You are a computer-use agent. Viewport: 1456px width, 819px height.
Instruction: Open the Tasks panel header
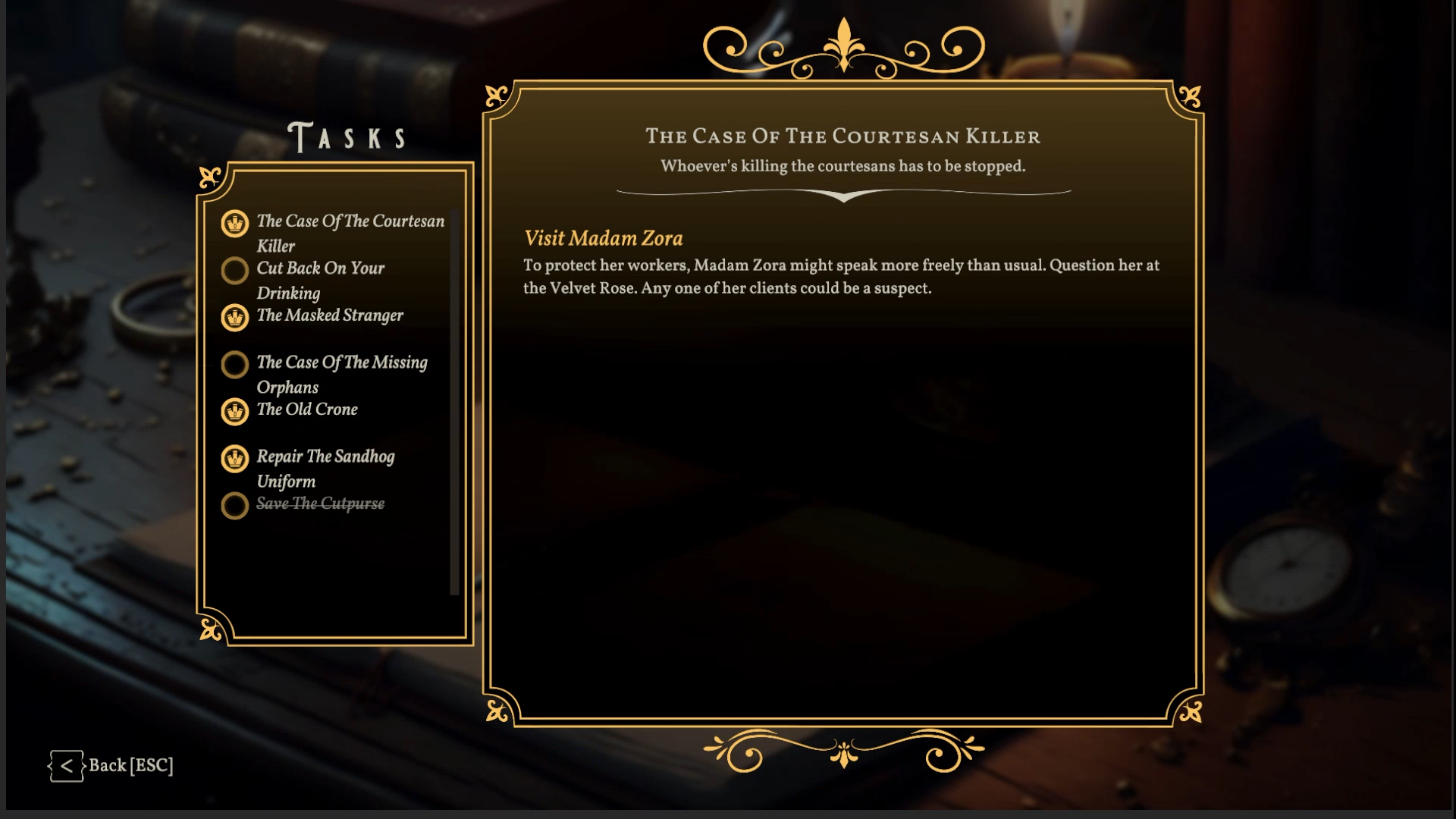pyautogui.click(x=347, y=136)
